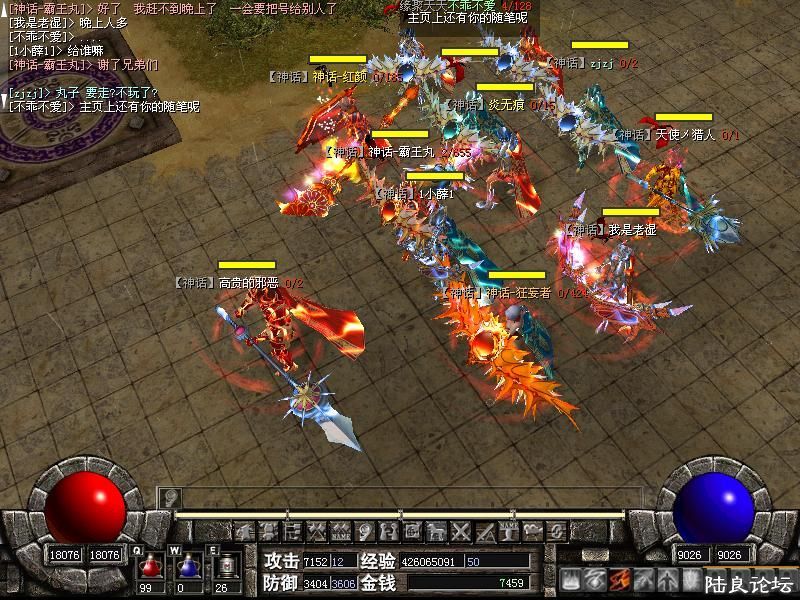Use the red health potion slot
The width and height of the screenshot is (800, 600).
154,566
